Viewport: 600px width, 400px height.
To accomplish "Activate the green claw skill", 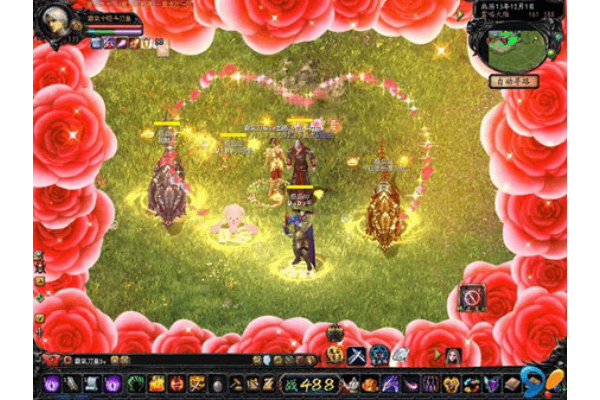I will (x=136, y=383).
